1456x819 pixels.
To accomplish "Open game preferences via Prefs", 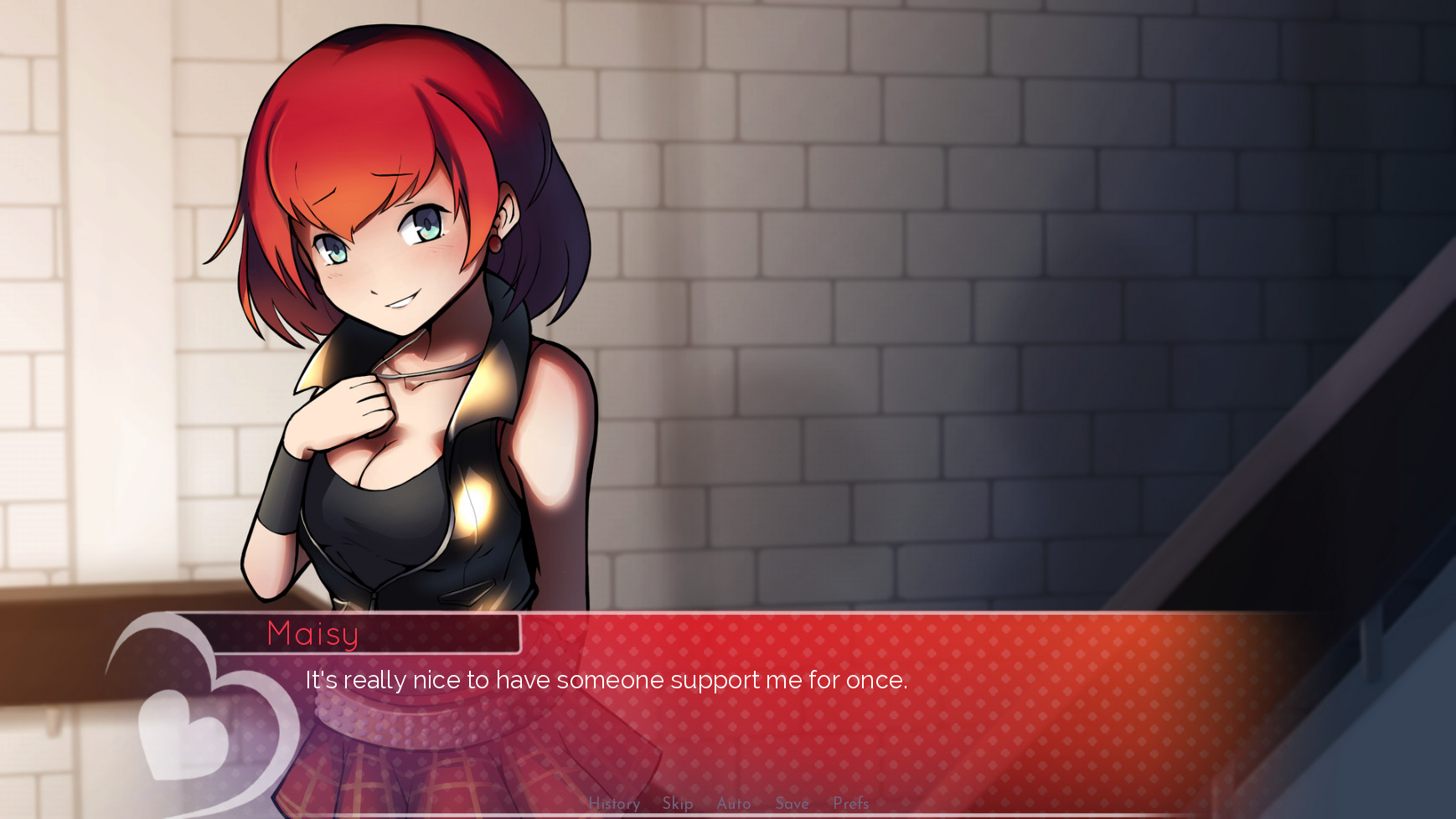I will coord(850,804).
